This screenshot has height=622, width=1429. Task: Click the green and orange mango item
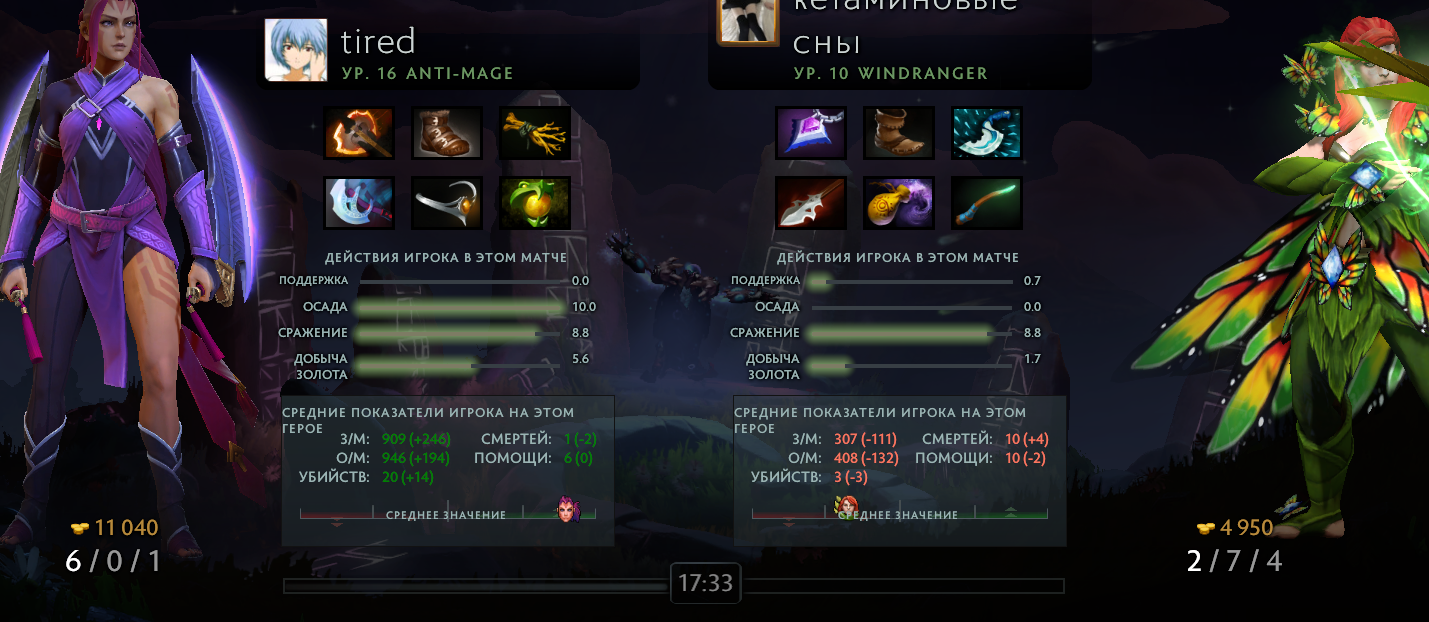pos(535,203)
